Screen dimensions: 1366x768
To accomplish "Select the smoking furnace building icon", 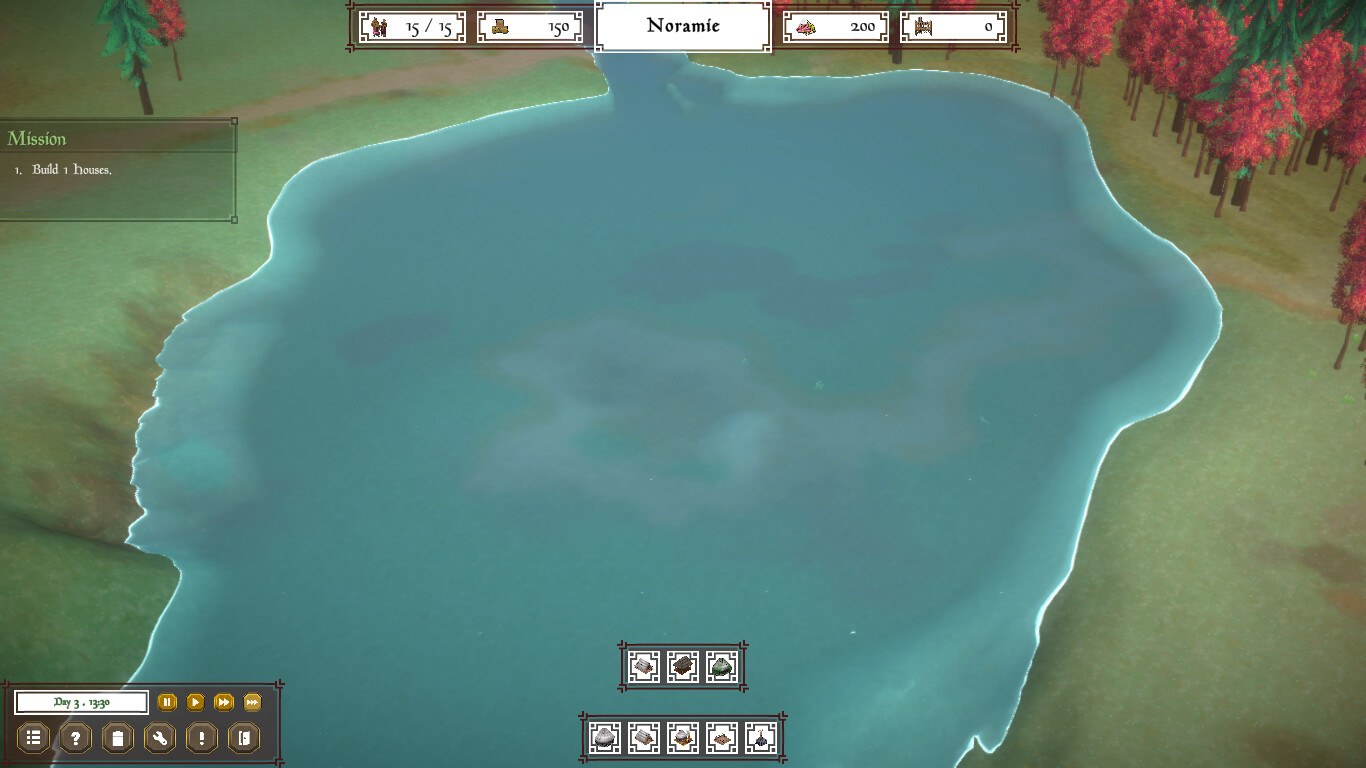I will click(683, 737).
